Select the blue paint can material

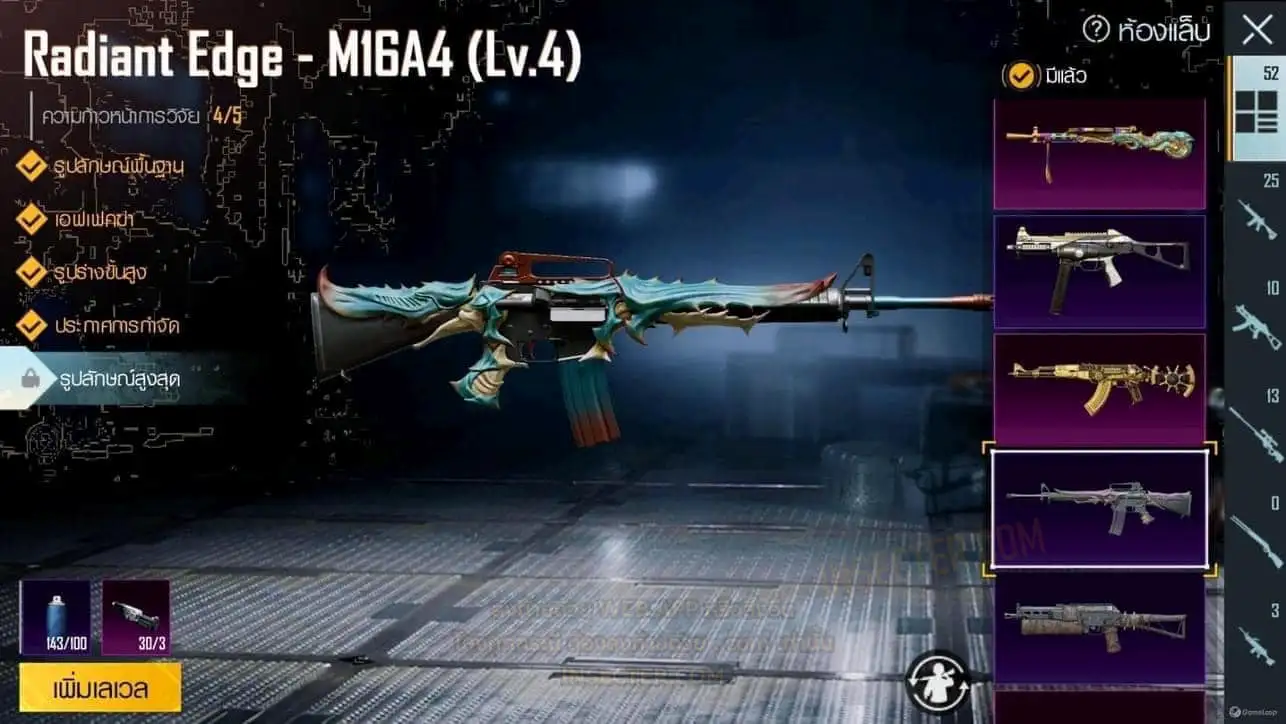pyautogui.click(x=55, y=617)
